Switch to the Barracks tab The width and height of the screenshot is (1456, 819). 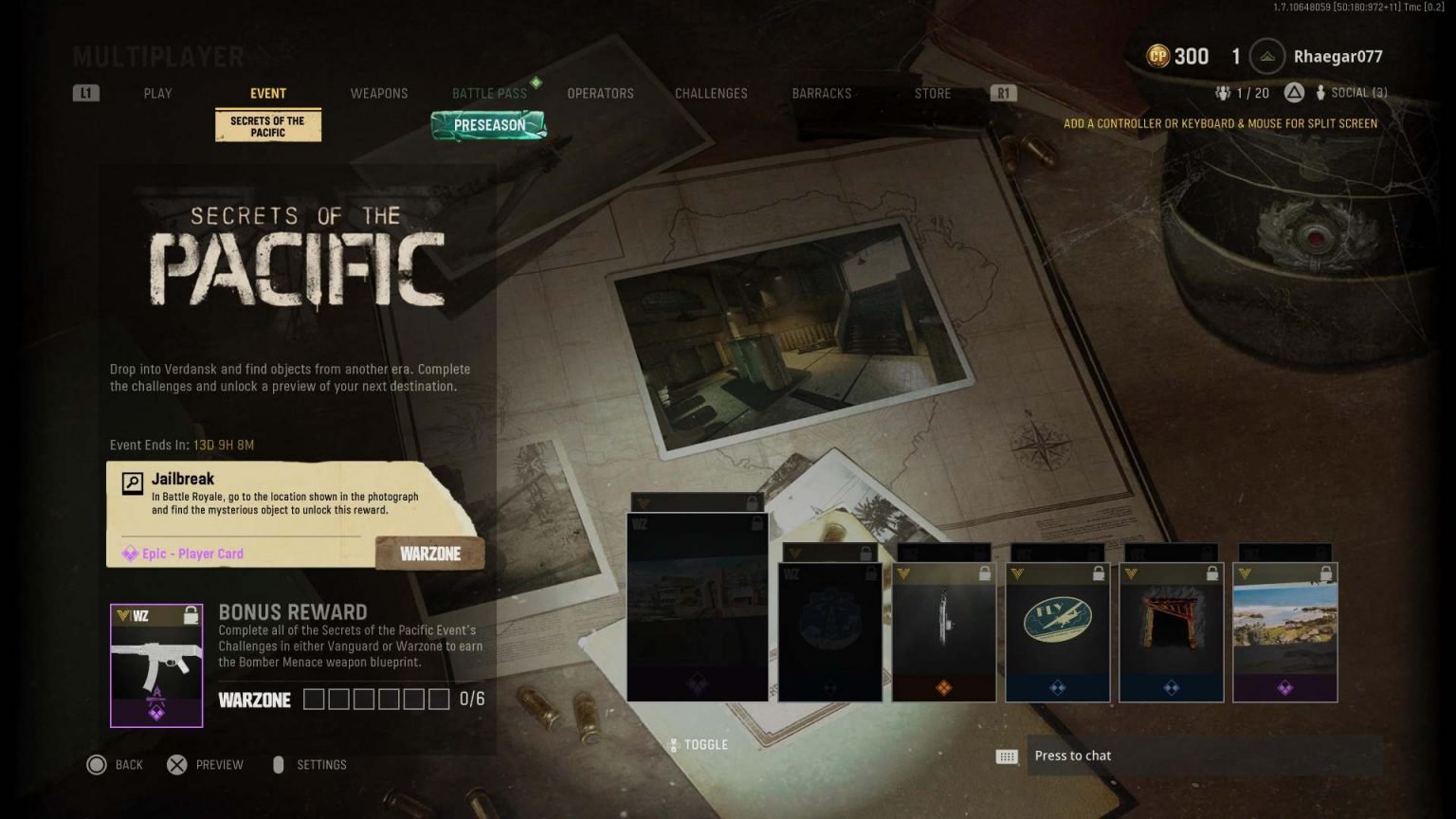point(822,93)
